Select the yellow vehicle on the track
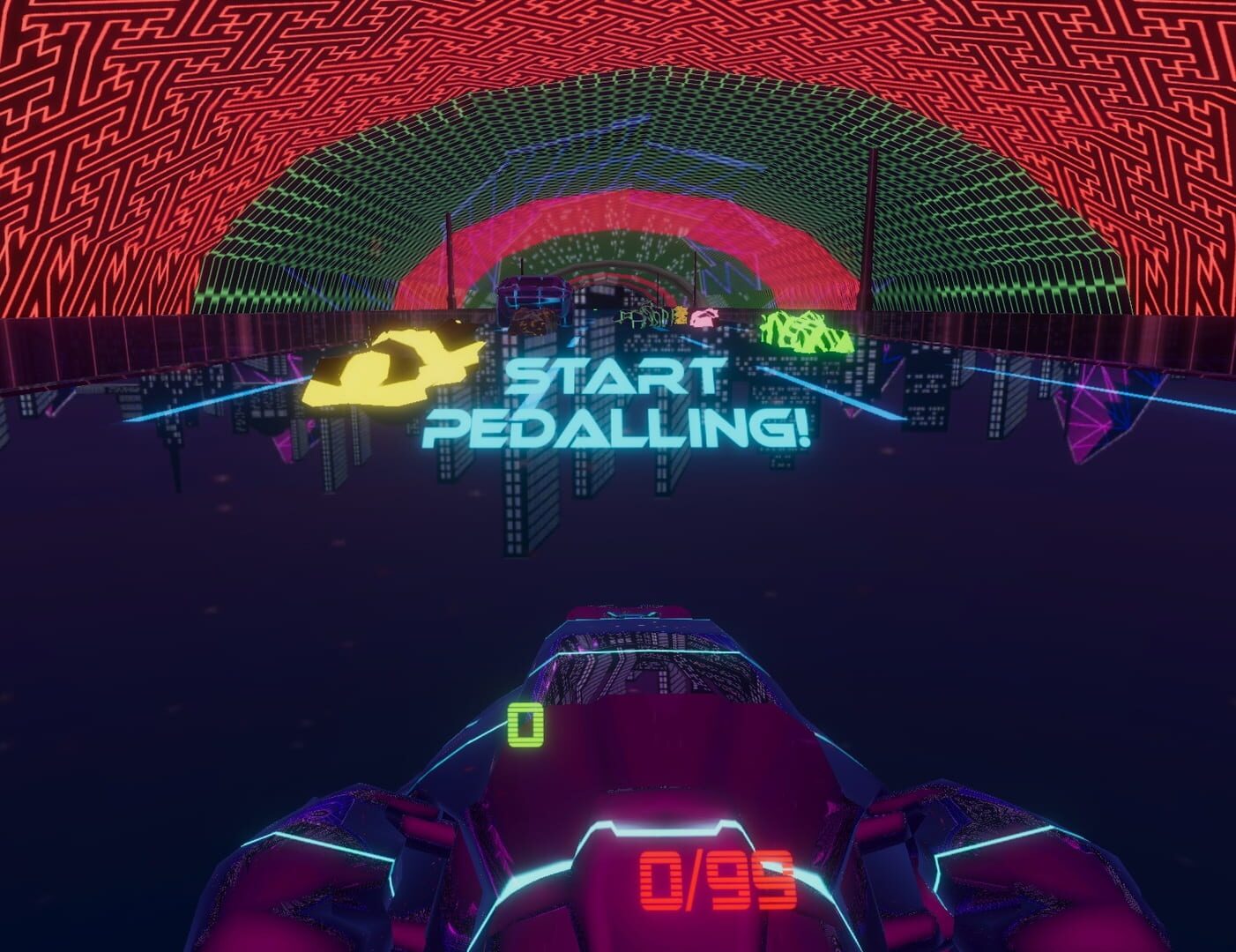This screenshot has height=952, width=1236. [388, 370]
